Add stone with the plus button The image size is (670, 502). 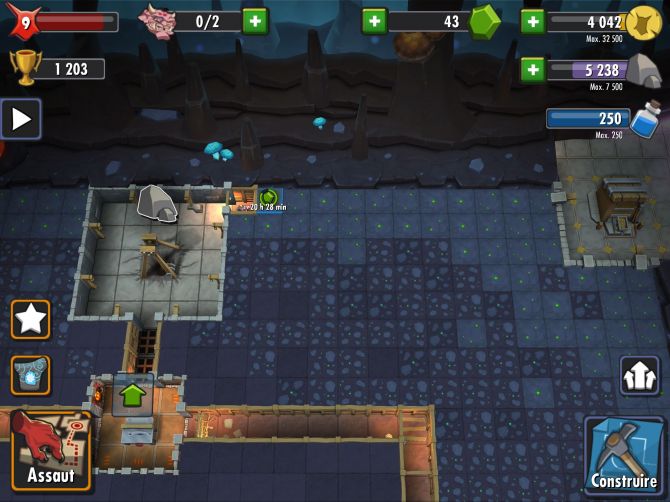[532, 69]
